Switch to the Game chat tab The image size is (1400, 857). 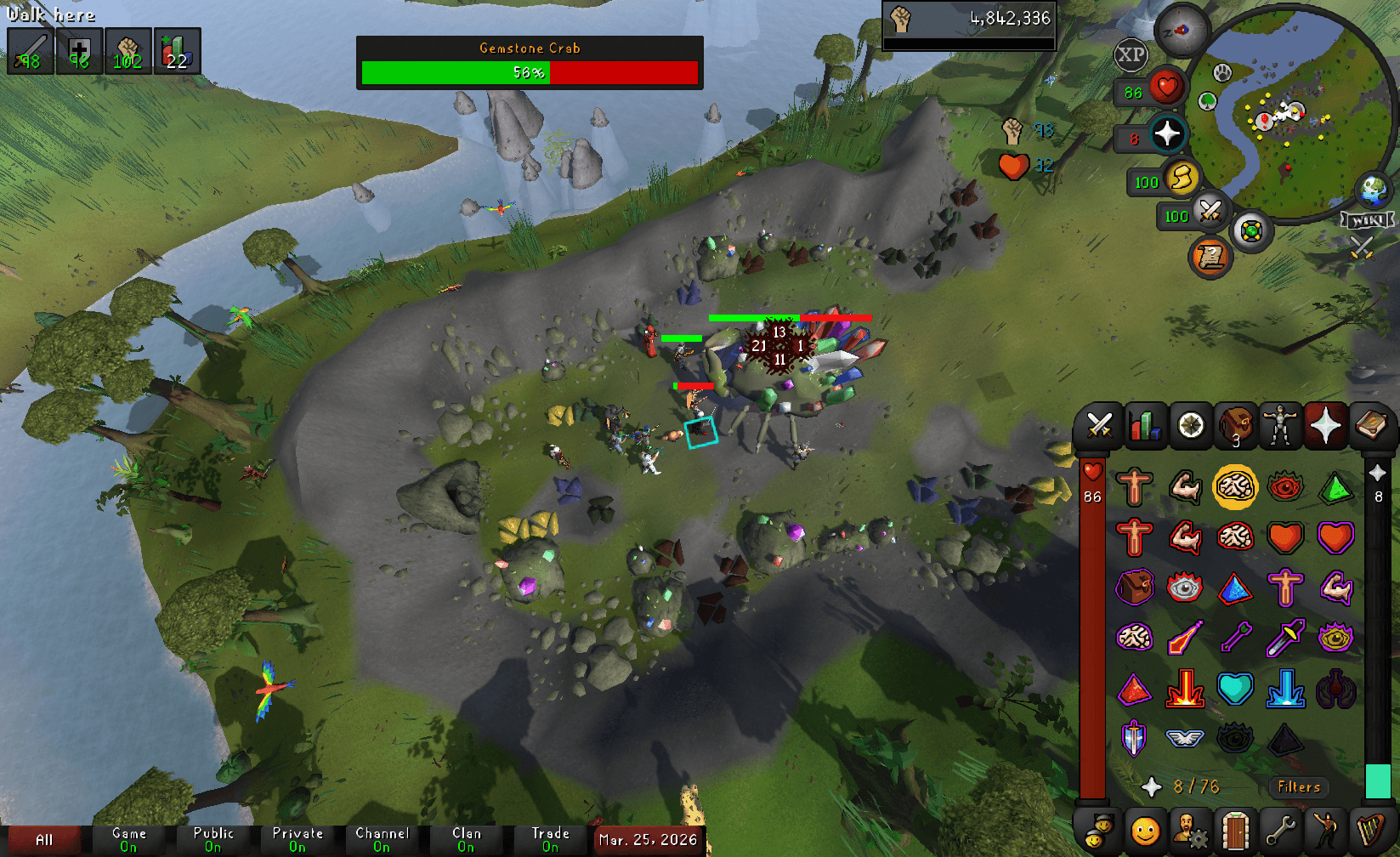click(128, 840)
